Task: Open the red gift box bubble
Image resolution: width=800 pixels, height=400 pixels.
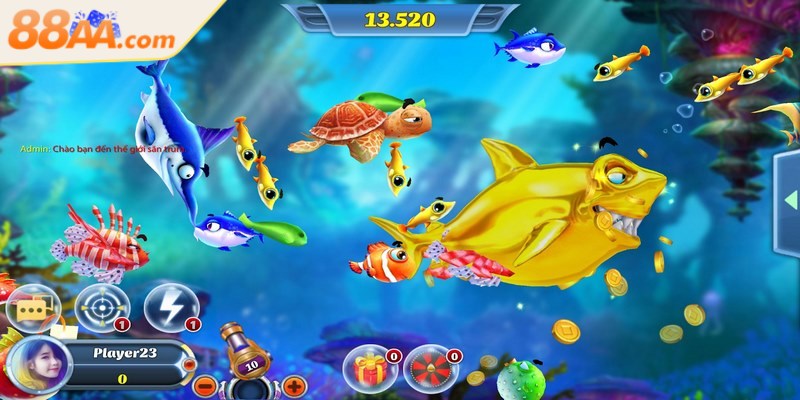Action: 367,368
